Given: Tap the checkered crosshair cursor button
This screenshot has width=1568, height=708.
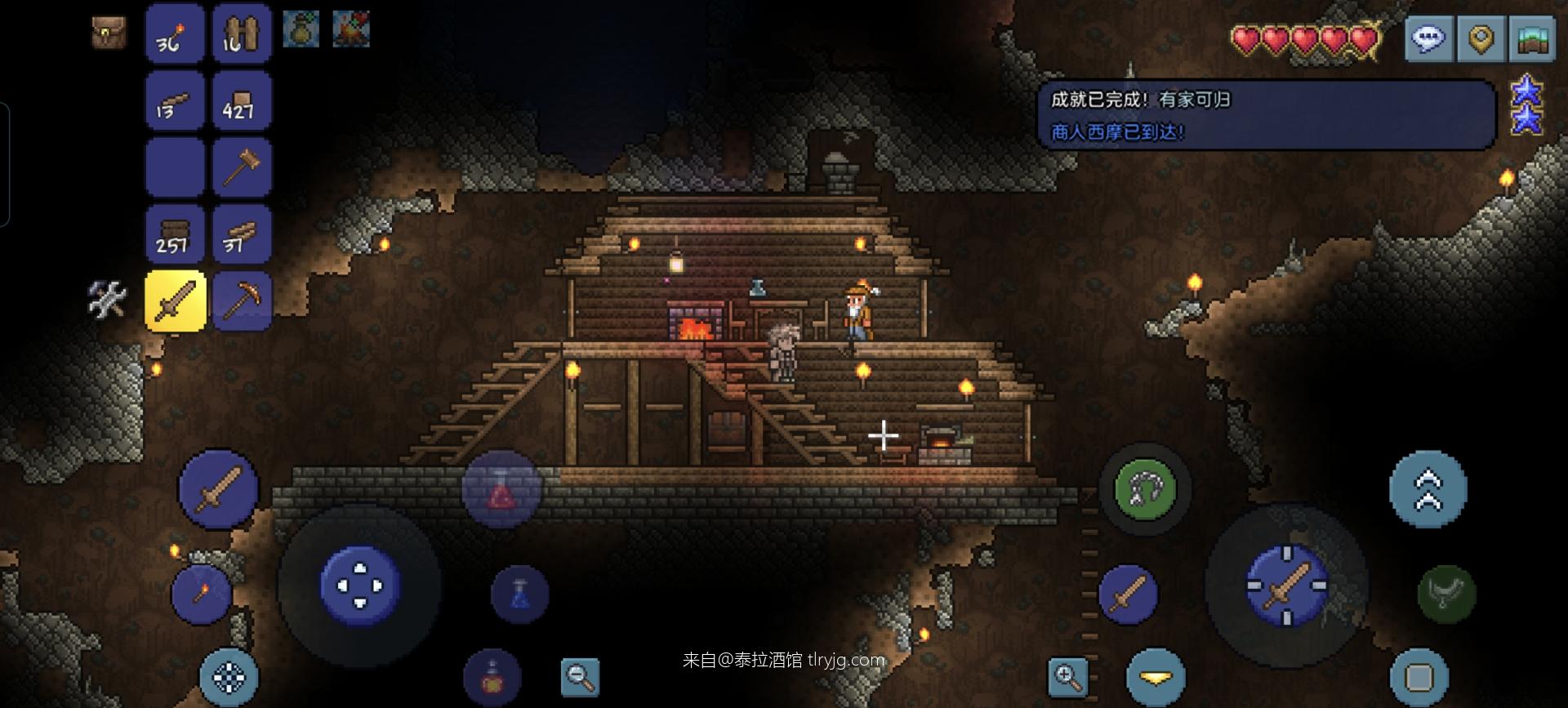Looking at the screenshot, I should 229,677.
